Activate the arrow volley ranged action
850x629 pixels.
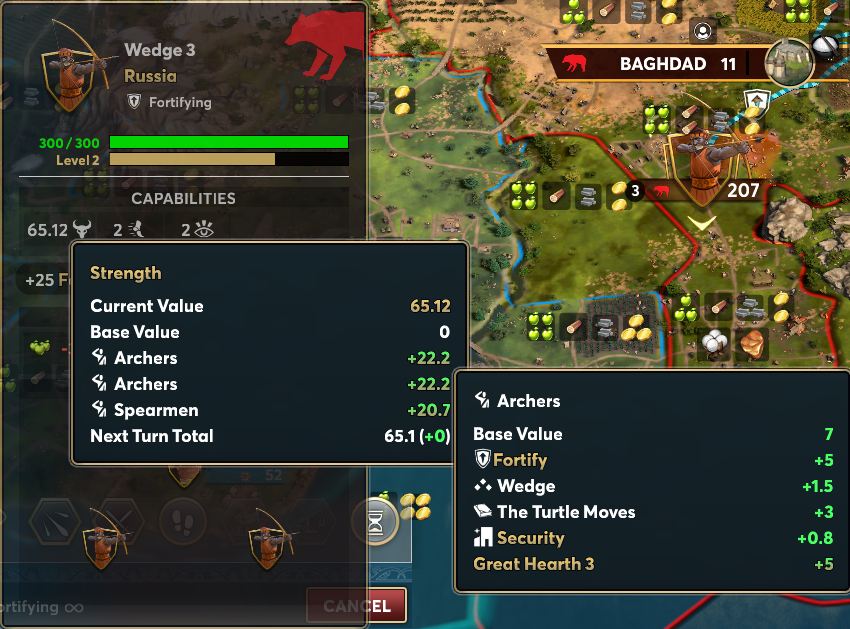[x=54, y=521]
